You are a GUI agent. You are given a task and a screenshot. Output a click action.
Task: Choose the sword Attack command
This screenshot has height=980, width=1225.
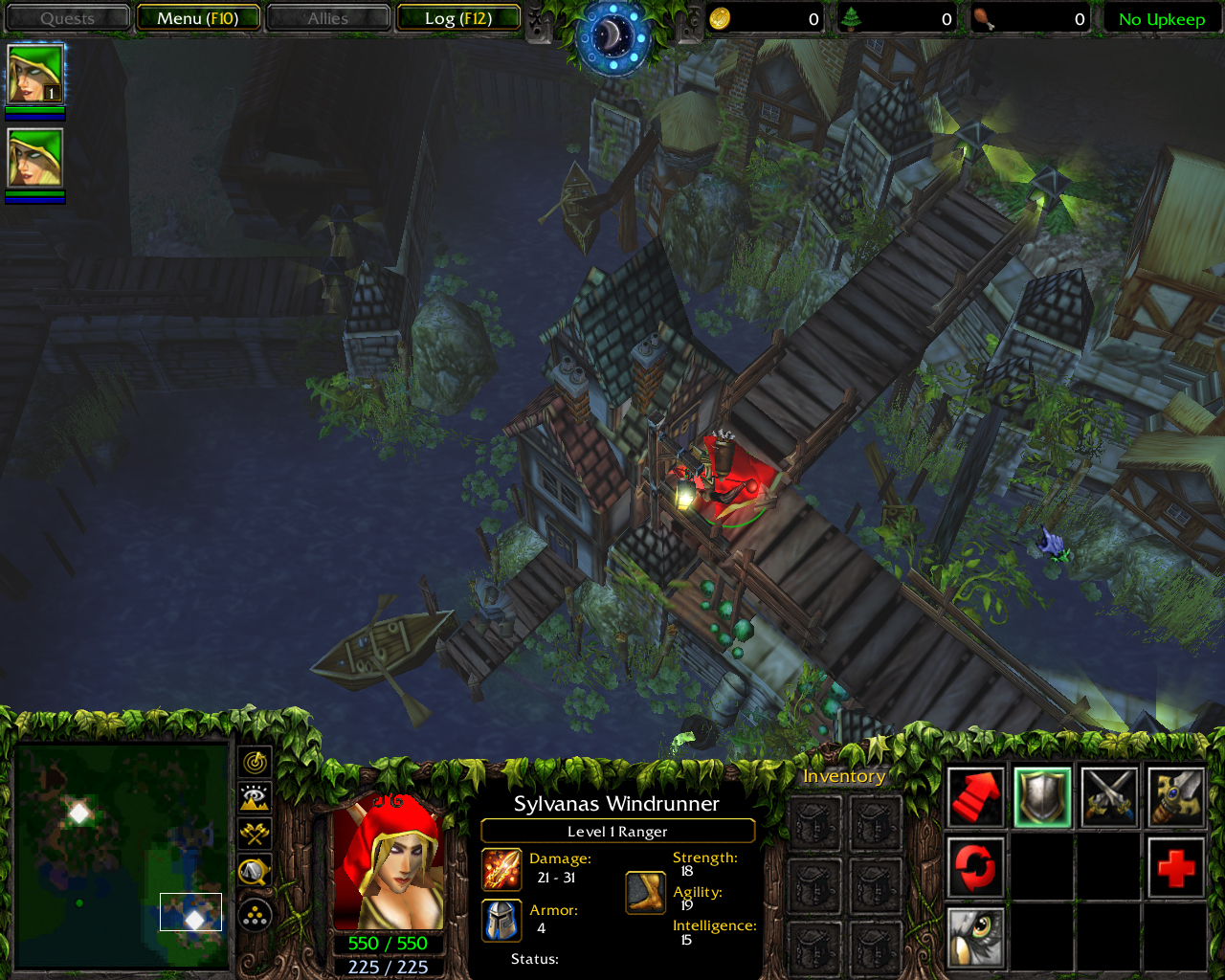click(1175, 797)
